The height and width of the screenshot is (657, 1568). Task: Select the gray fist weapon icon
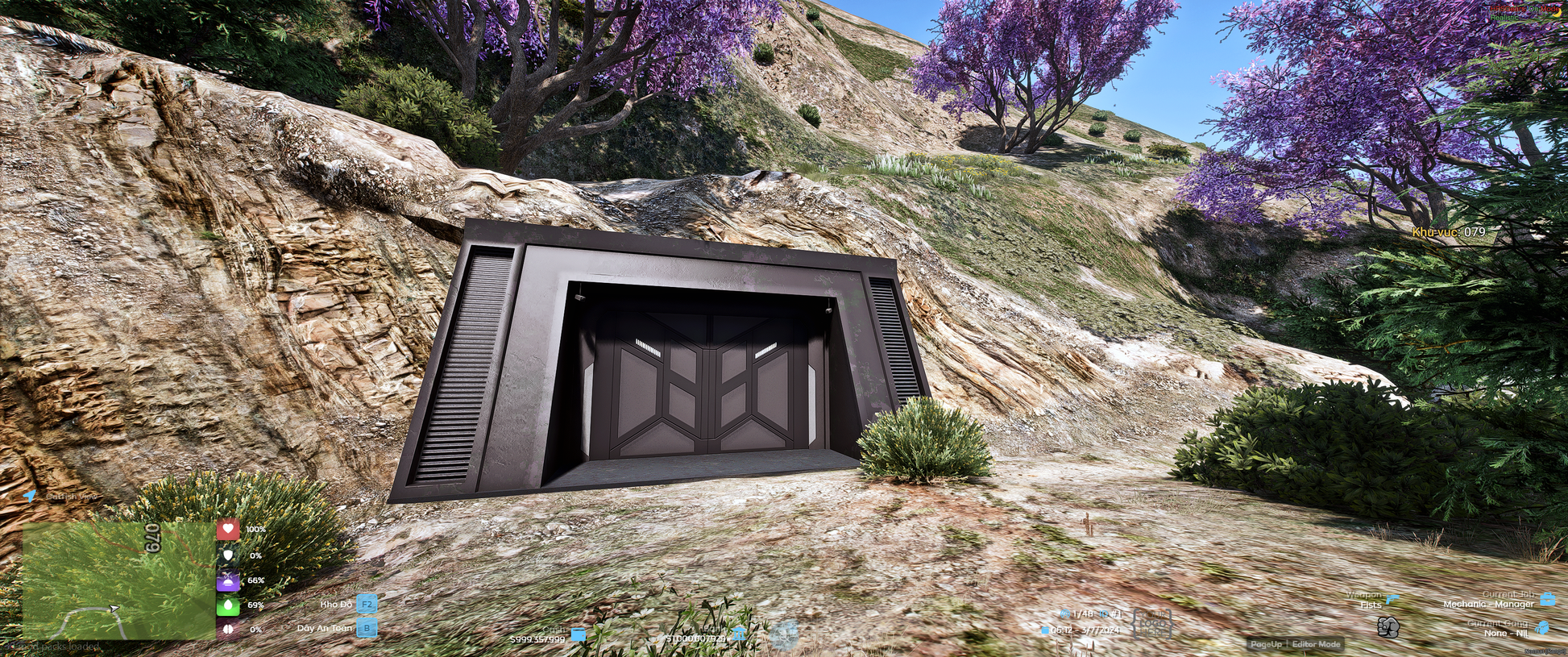(1388, 626)
